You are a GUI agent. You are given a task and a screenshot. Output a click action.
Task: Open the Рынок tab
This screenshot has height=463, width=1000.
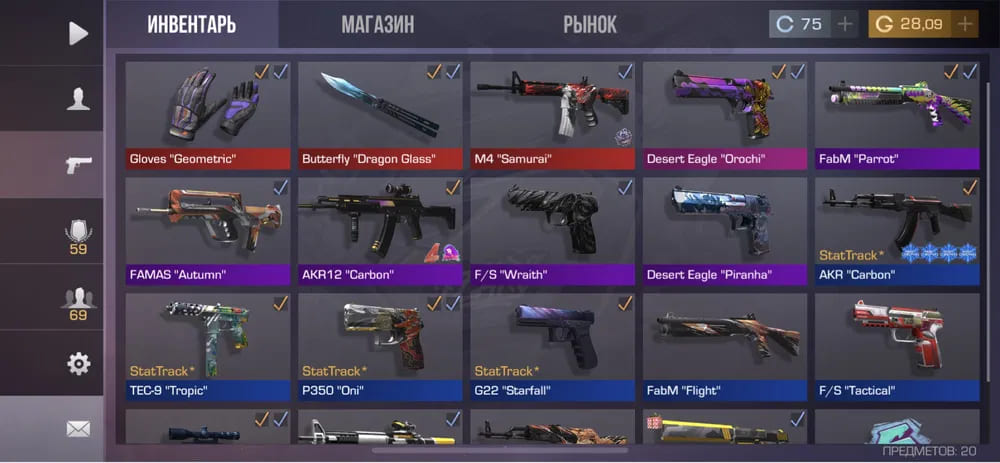[x=590, y=24]
